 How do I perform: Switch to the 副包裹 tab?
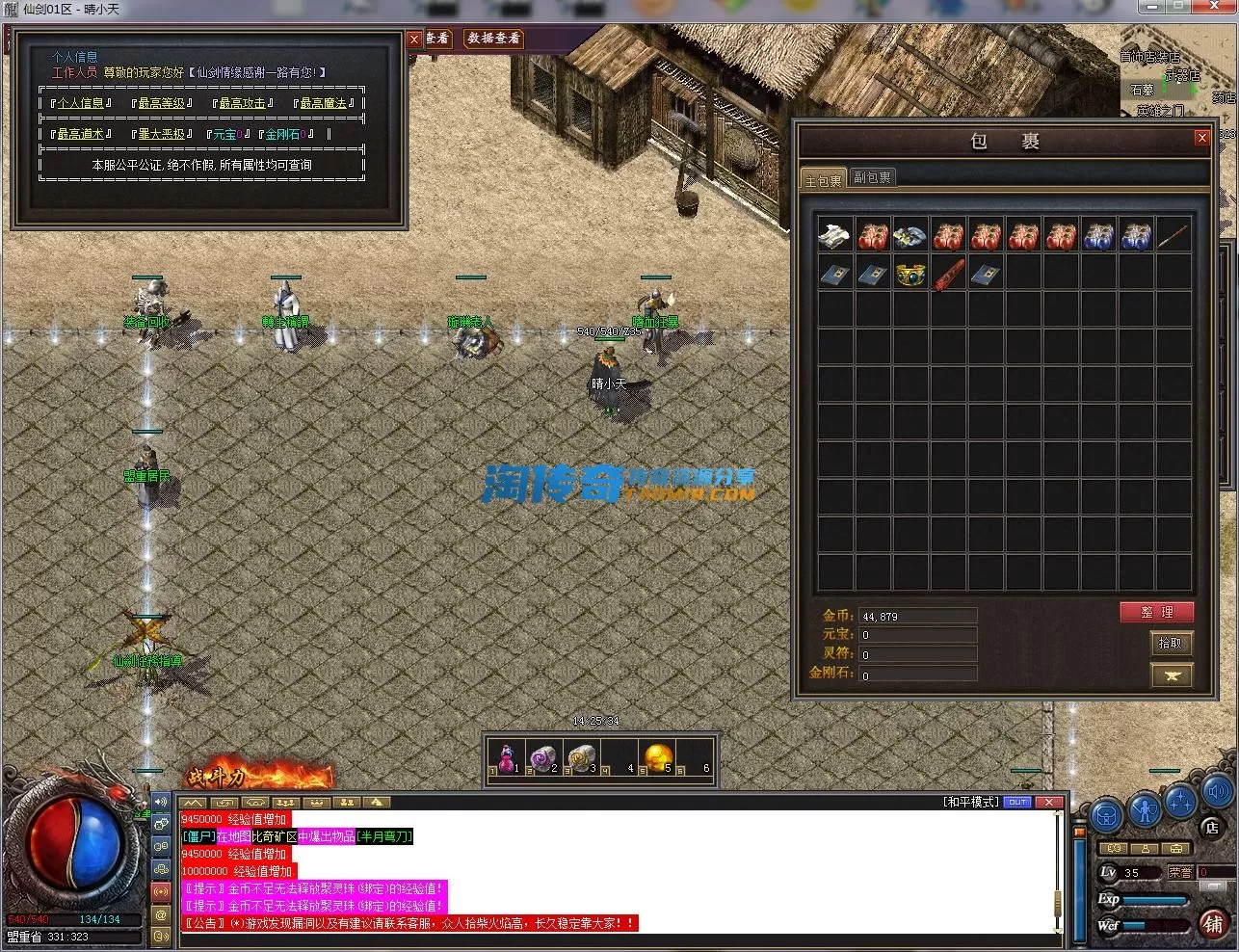coord(872,178)
